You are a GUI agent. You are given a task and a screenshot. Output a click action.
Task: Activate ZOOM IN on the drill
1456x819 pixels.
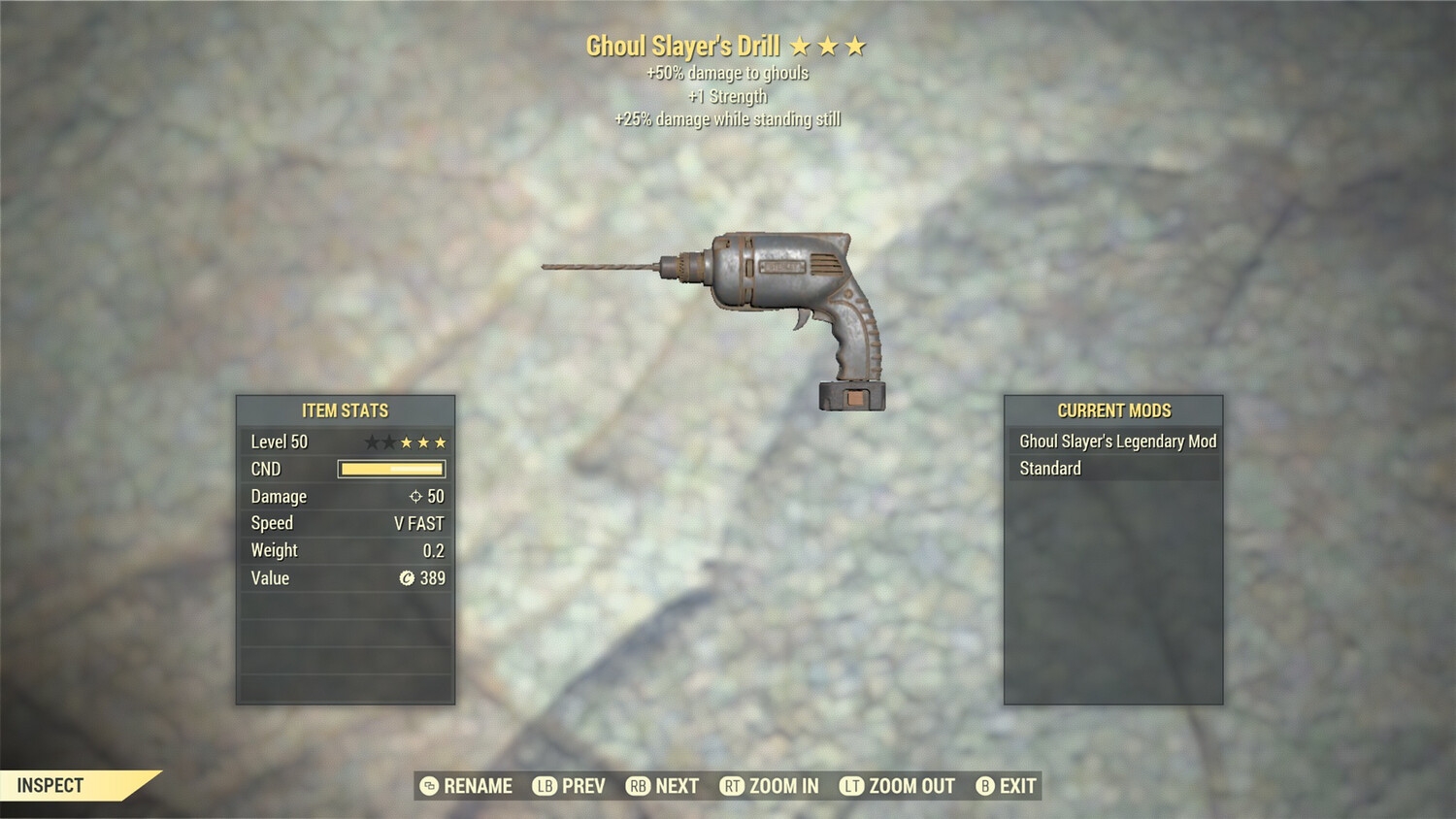tap(770, 786)
